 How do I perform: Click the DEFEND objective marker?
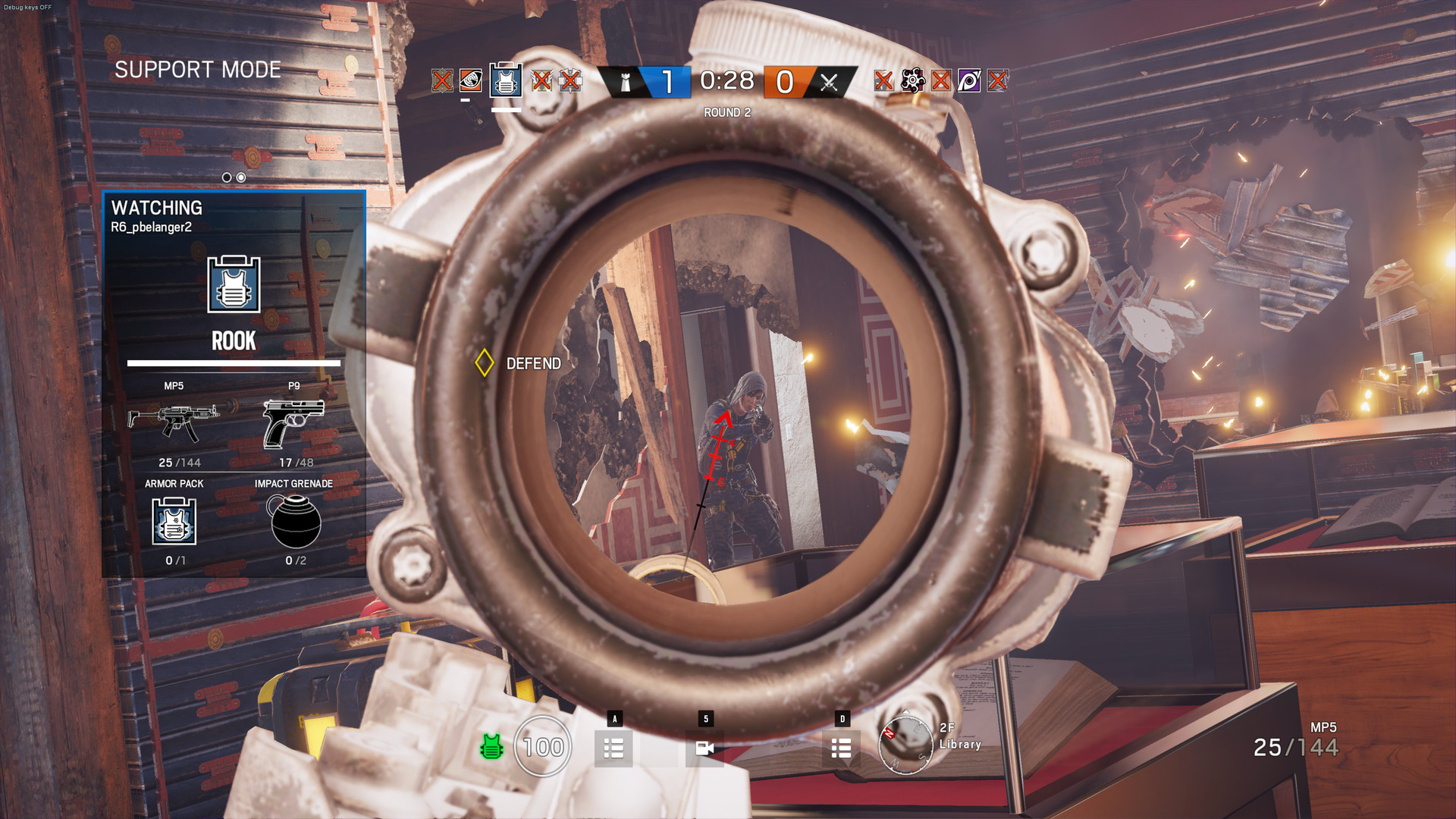[x=486, y=363]
